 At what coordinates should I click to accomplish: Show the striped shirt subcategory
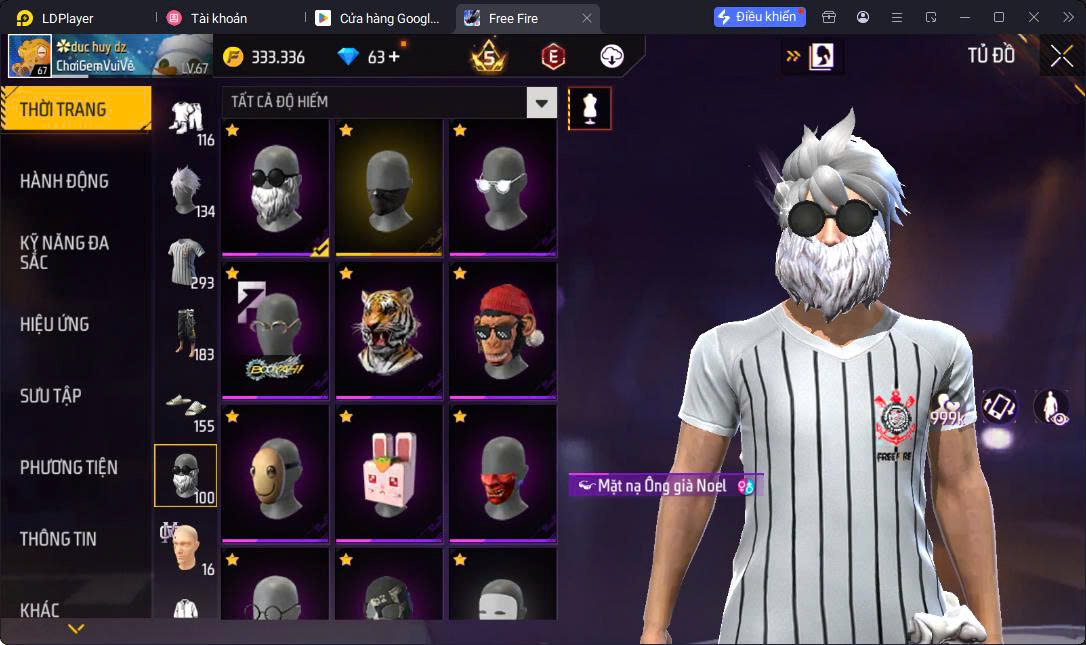coord(186,263)
